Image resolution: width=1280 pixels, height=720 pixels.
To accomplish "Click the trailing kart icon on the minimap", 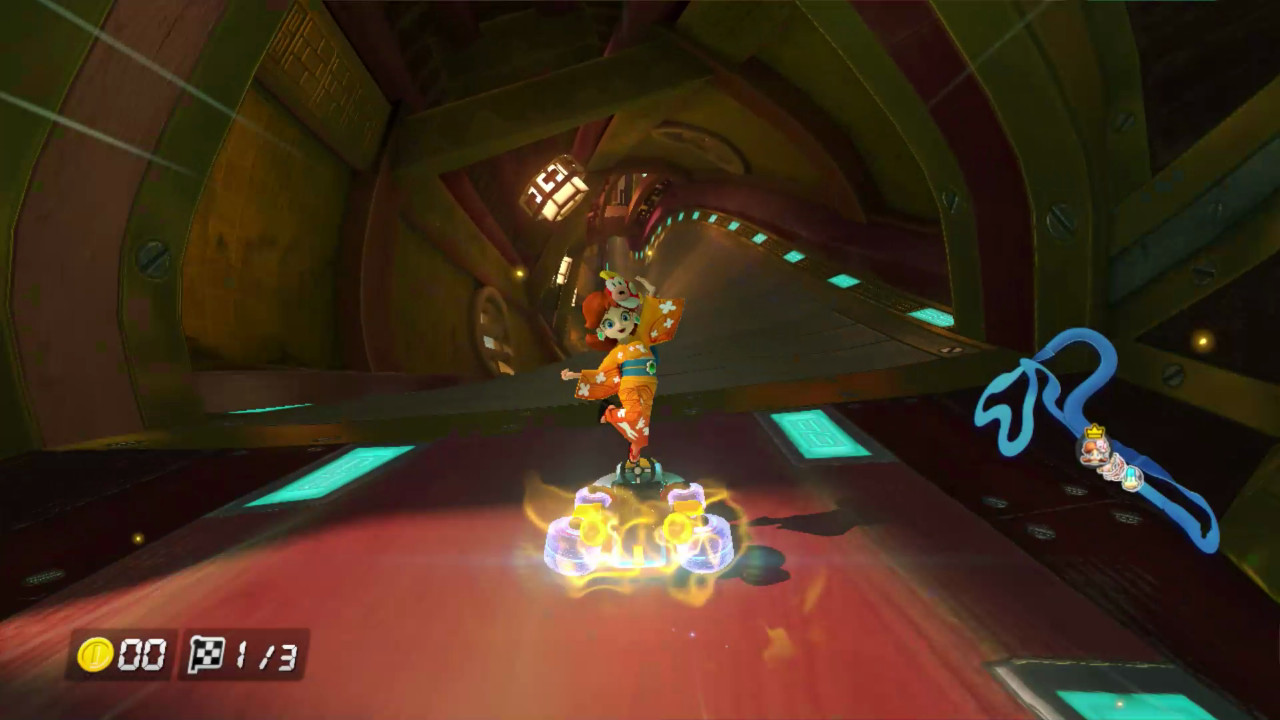I will [1131, 479].
